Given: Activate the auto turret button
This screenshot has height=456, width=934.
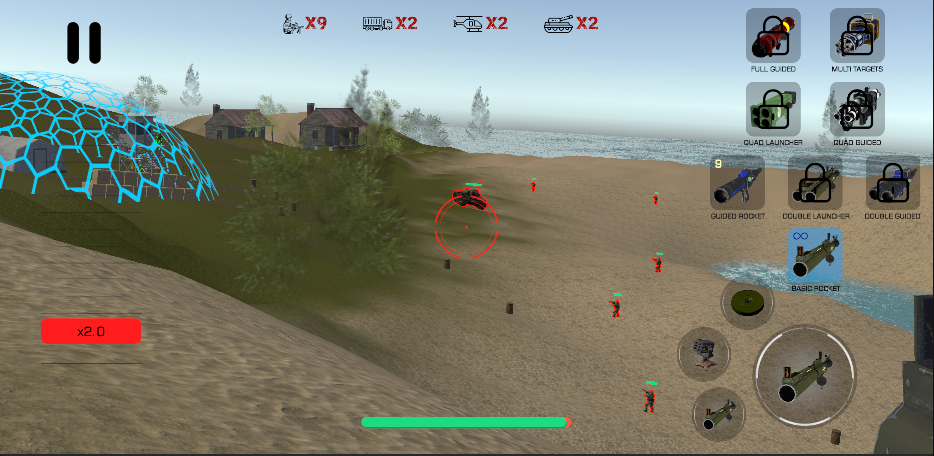Looking at the screenshot, I should pyautogui.click(x=704, y=353).
